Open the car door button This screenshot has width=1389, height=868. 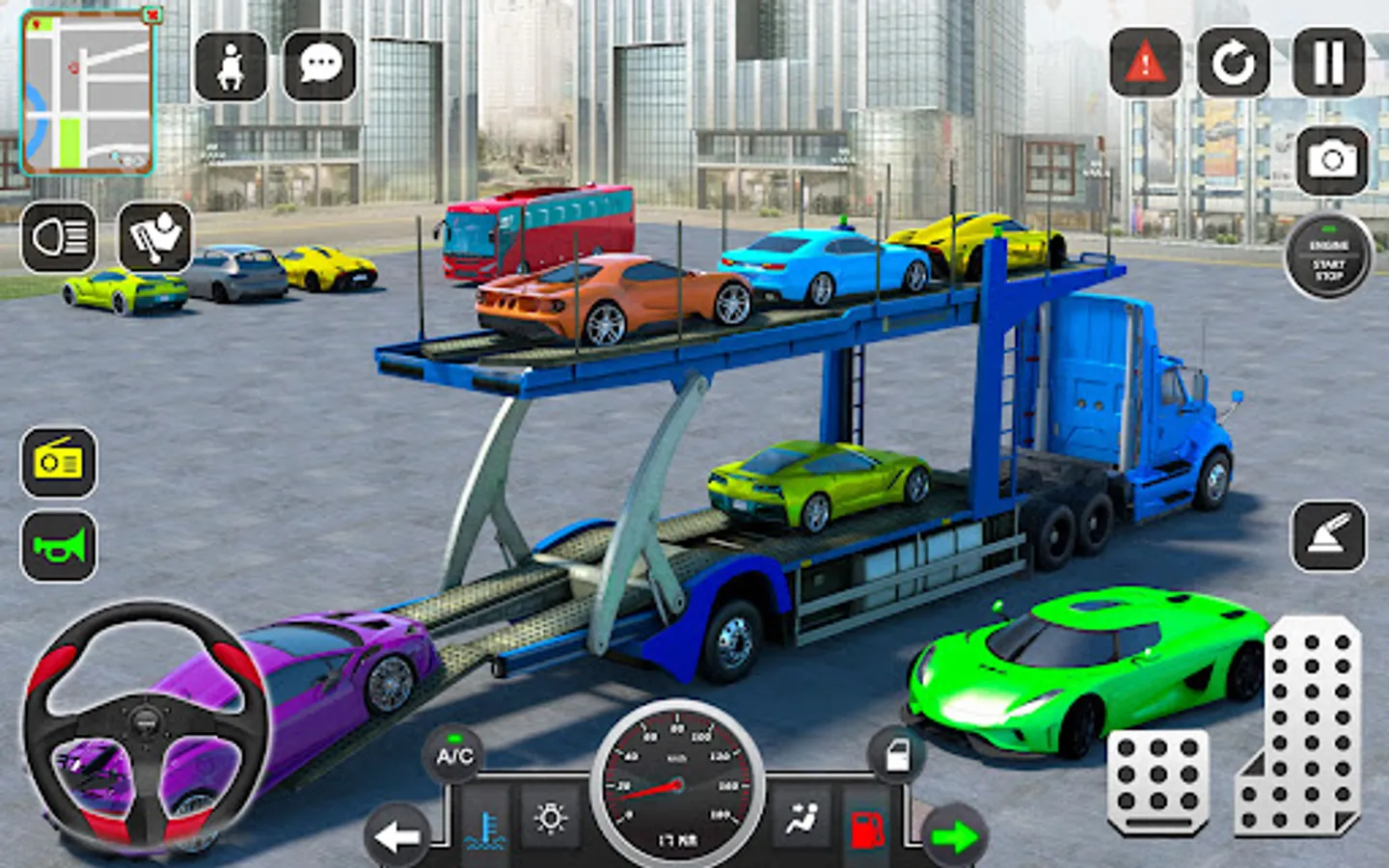coord(897,754)
